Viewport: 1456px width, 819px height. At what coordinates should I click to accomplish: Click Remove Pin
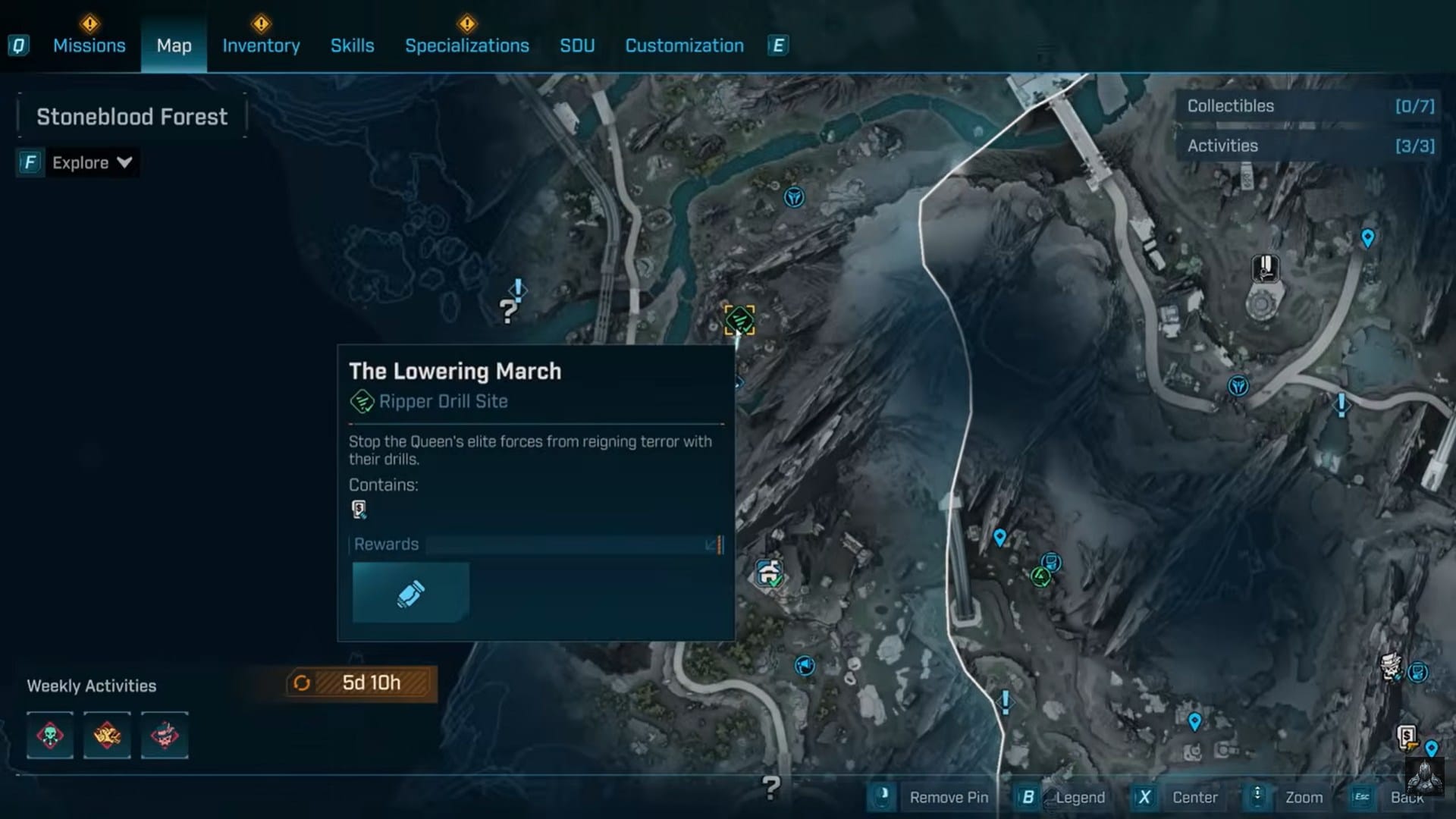[x=931, y=797]
